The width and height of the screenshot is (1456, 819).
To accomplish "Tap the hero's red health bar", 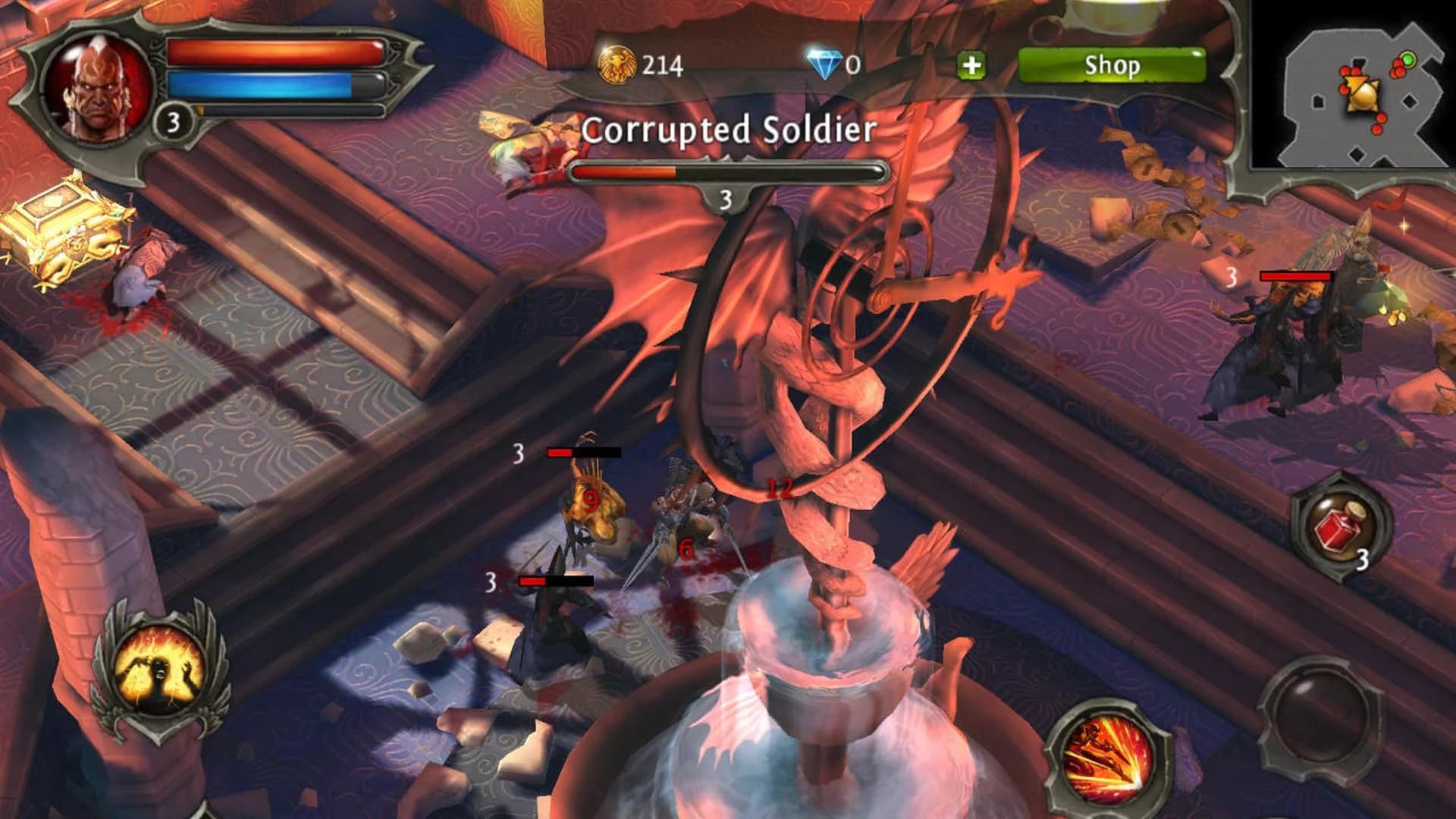I will tap(273, 51).
